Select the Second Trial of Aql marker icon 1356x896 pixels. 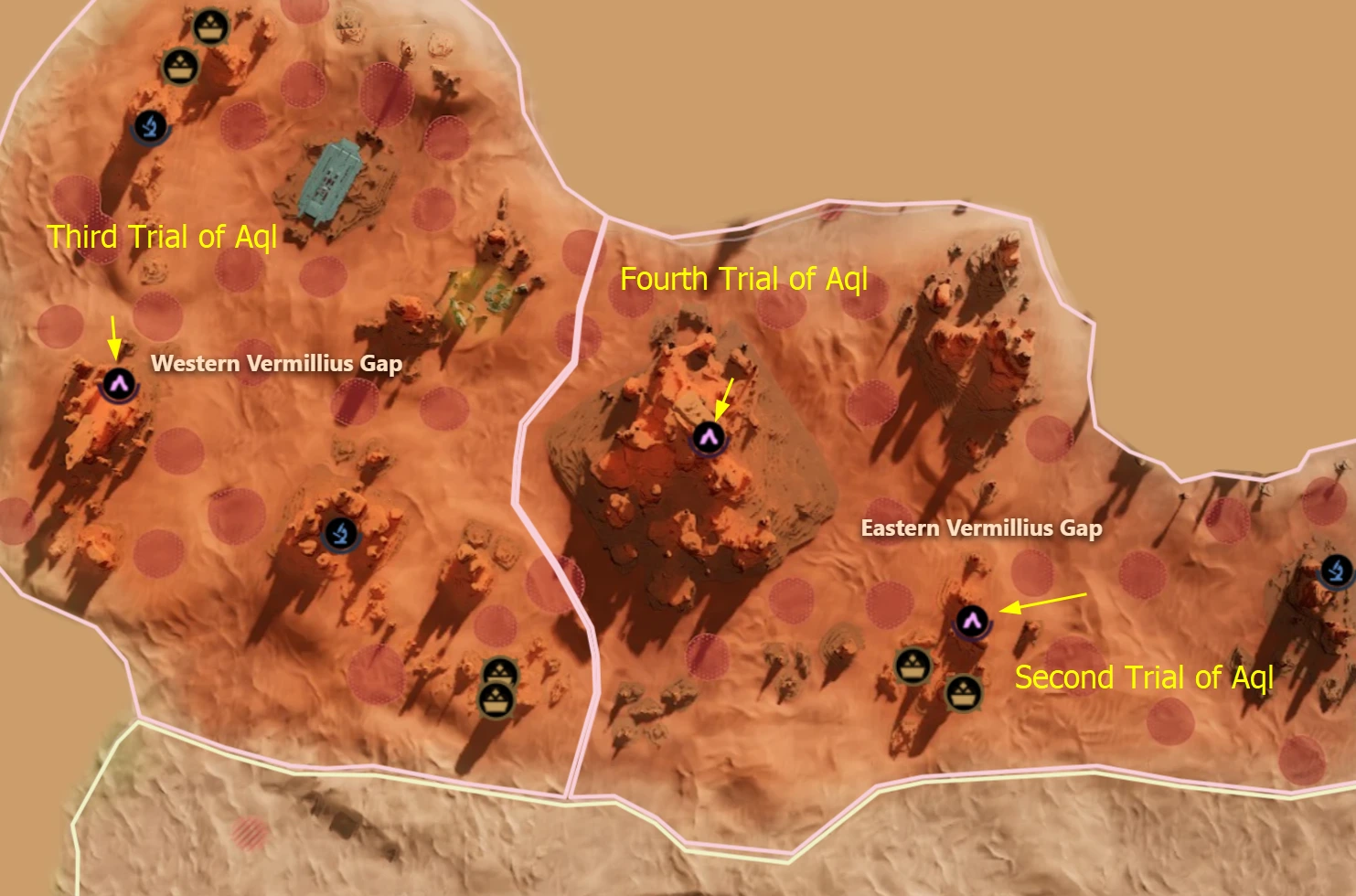pos(971,623)
